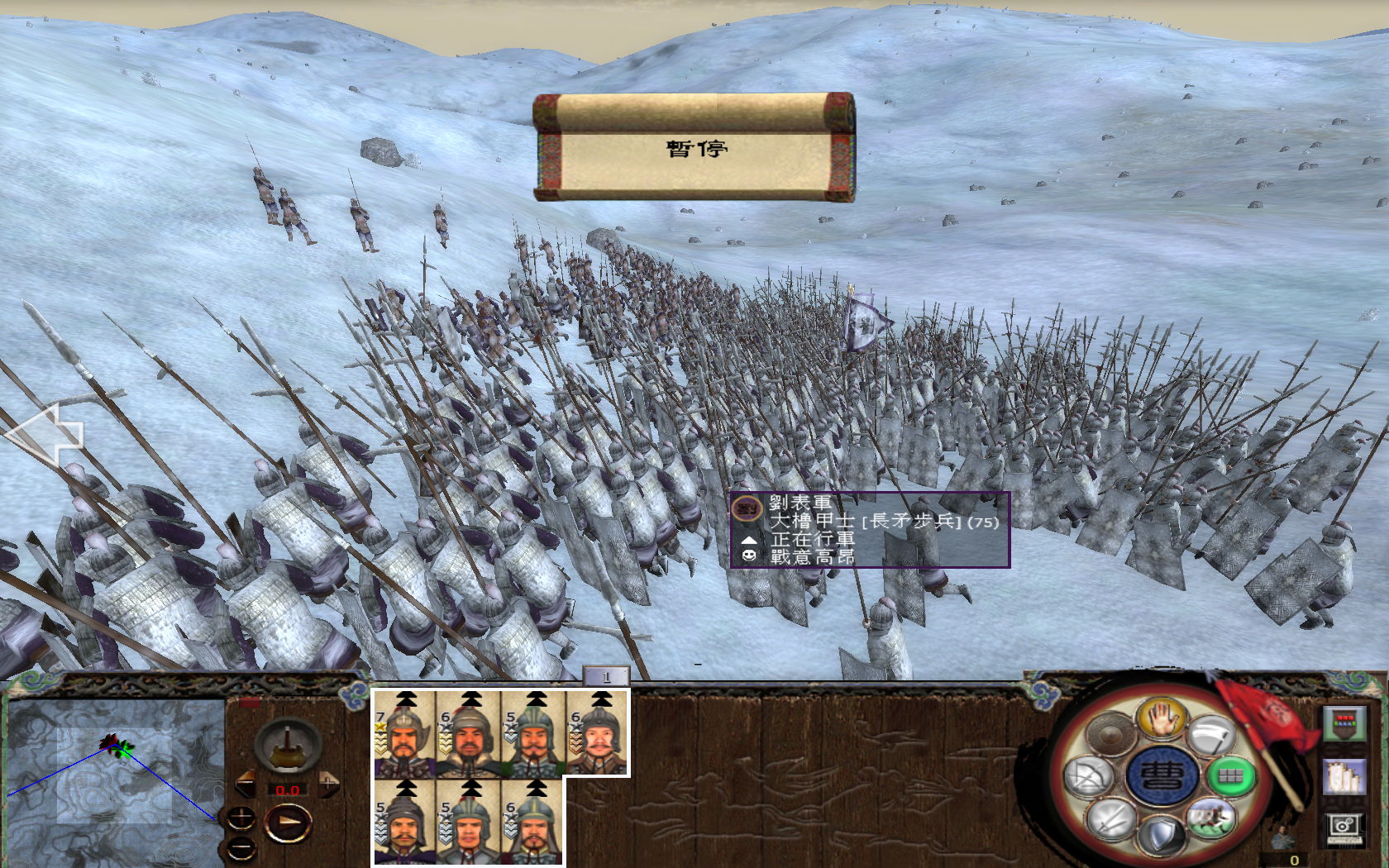1389x868 pixels.
Task: Zoom in the minimap with the plus button
Action: coord(241,818)
